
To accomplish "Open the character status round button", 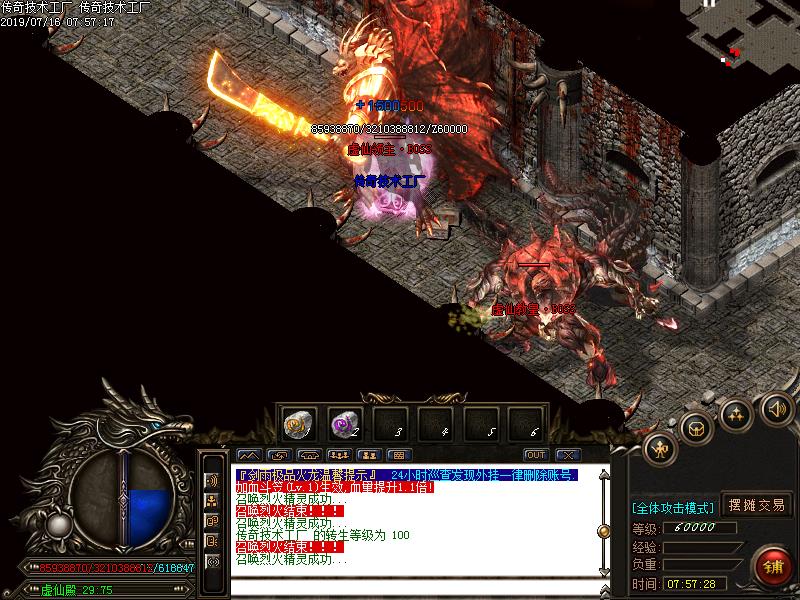I will coord(661,449).
